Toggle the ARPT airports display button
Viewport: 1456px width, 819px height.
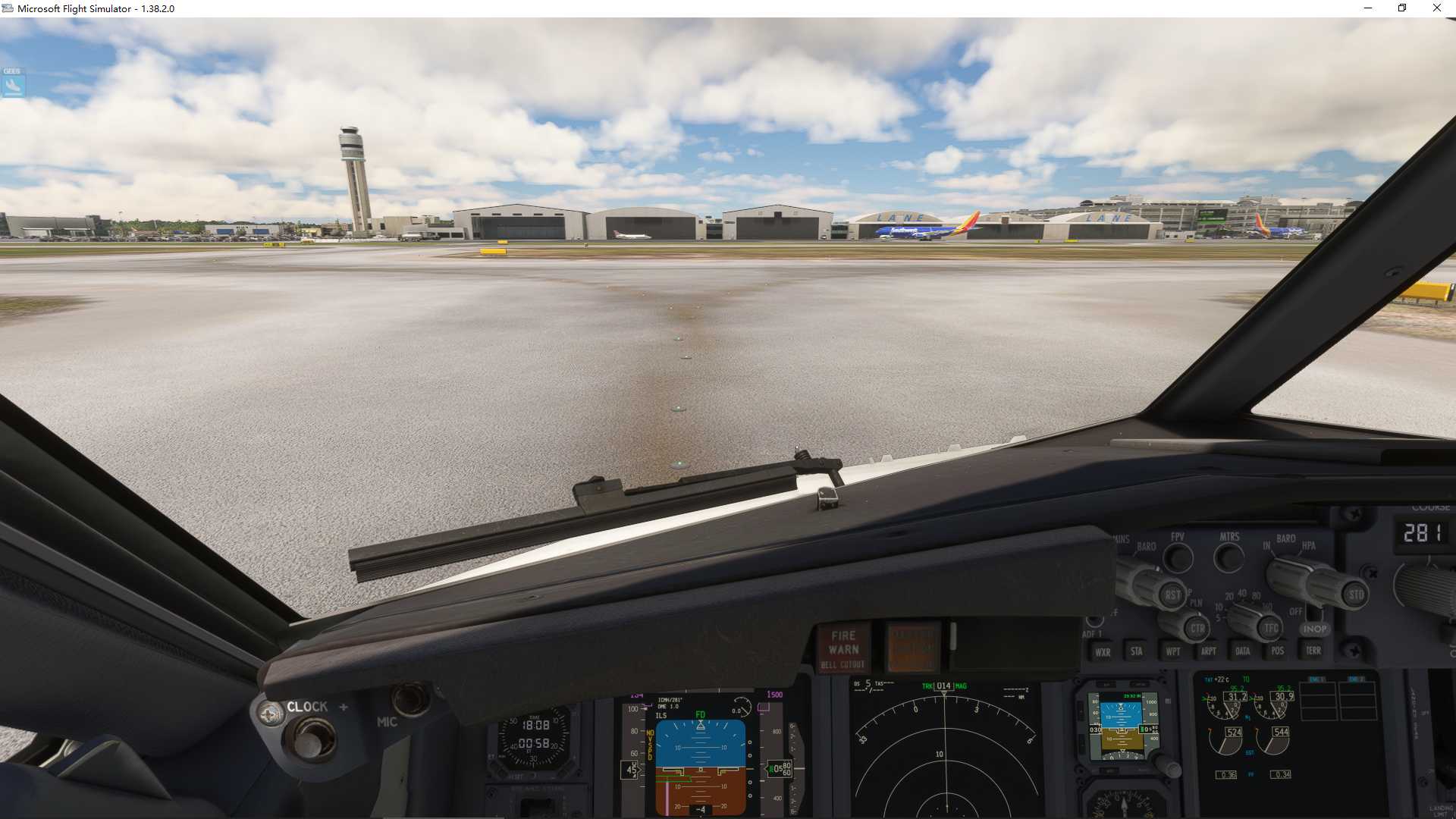coord(1208,651)
